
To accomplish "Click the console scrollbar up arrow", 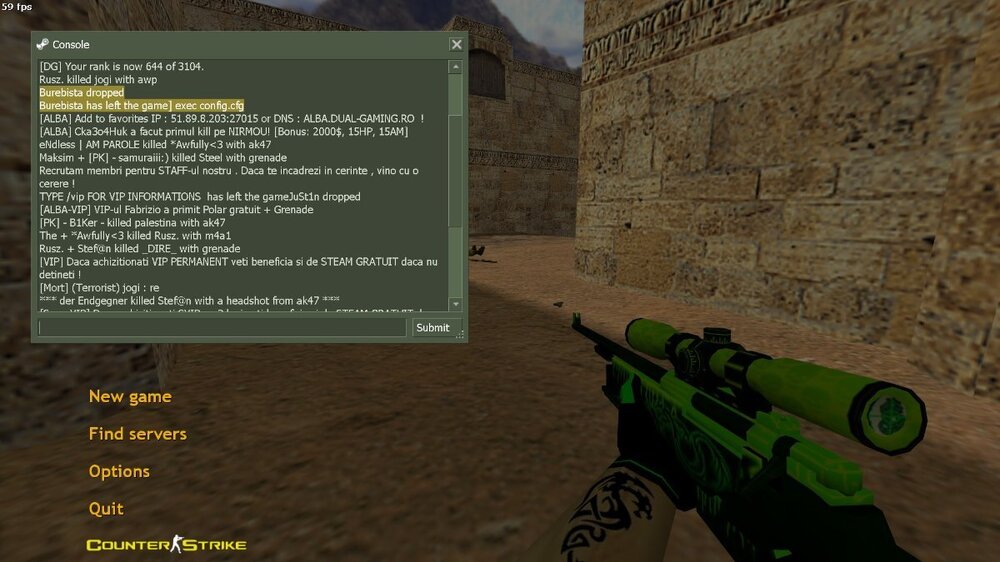I will coord(456,67).
